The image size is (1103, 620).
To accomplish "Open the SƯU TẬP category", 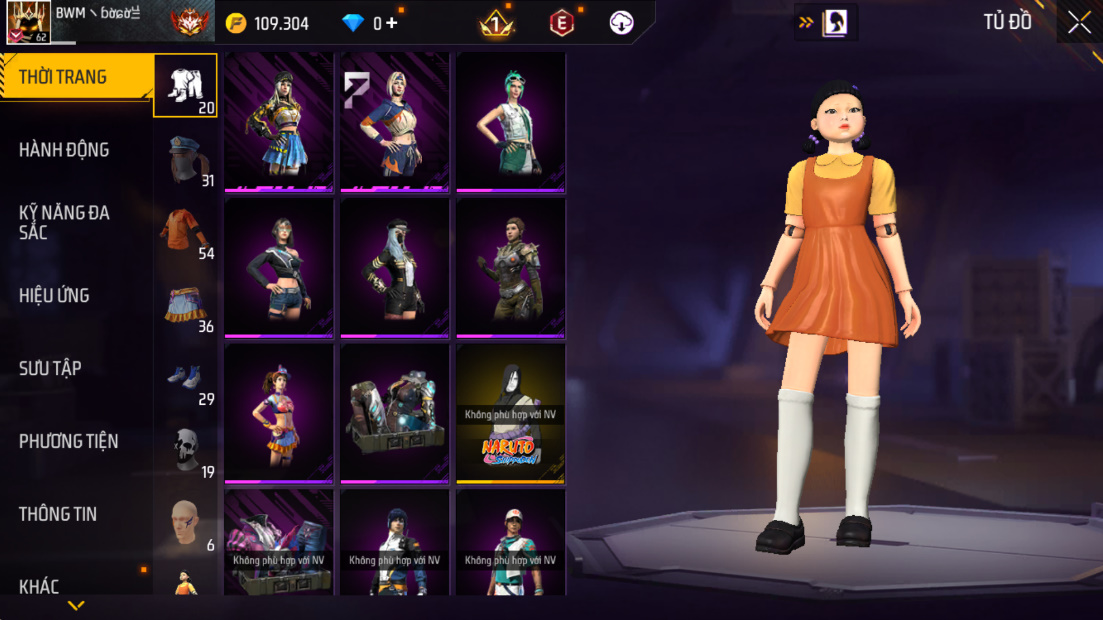I will click(50, 368).
